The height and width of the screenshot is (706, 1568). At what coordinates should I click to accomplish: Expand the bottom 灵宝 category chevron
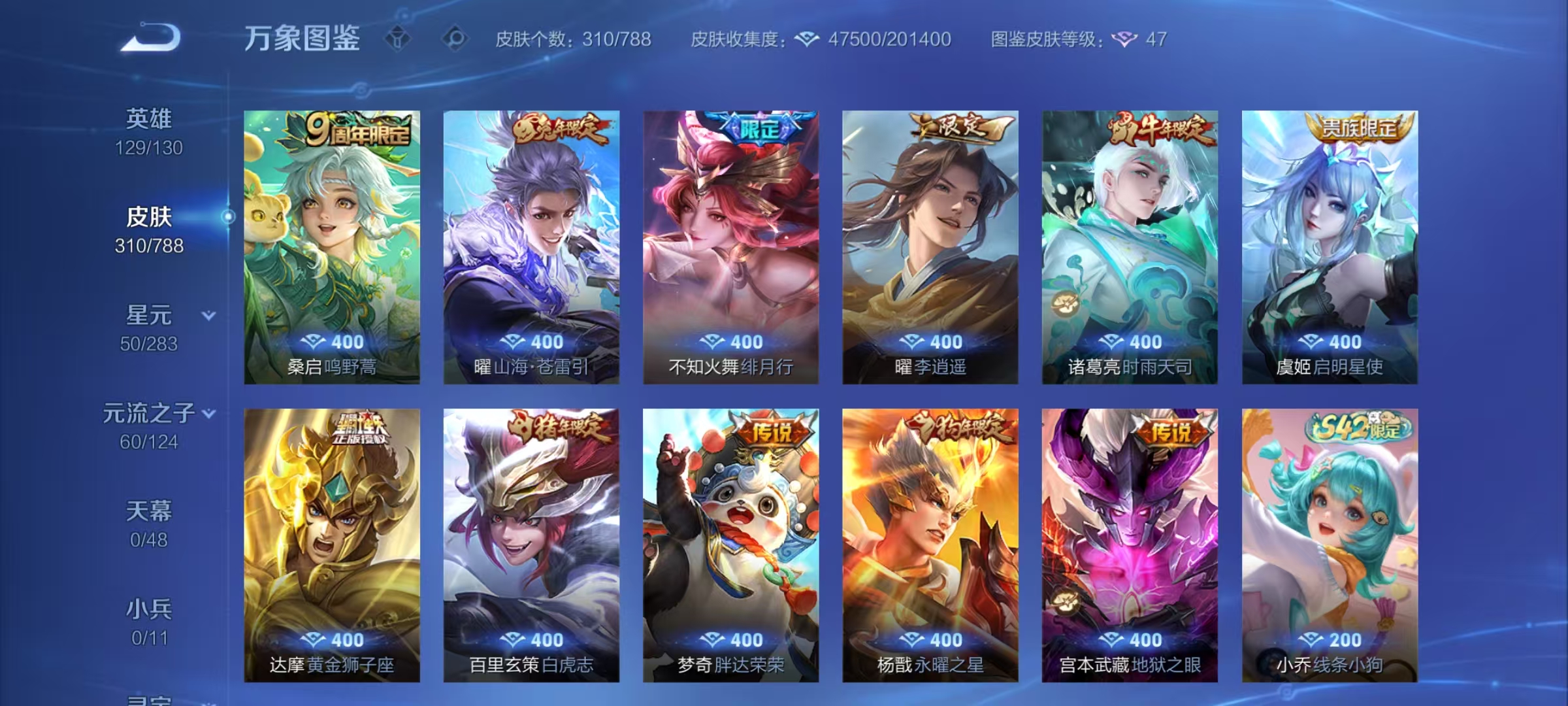208,701
